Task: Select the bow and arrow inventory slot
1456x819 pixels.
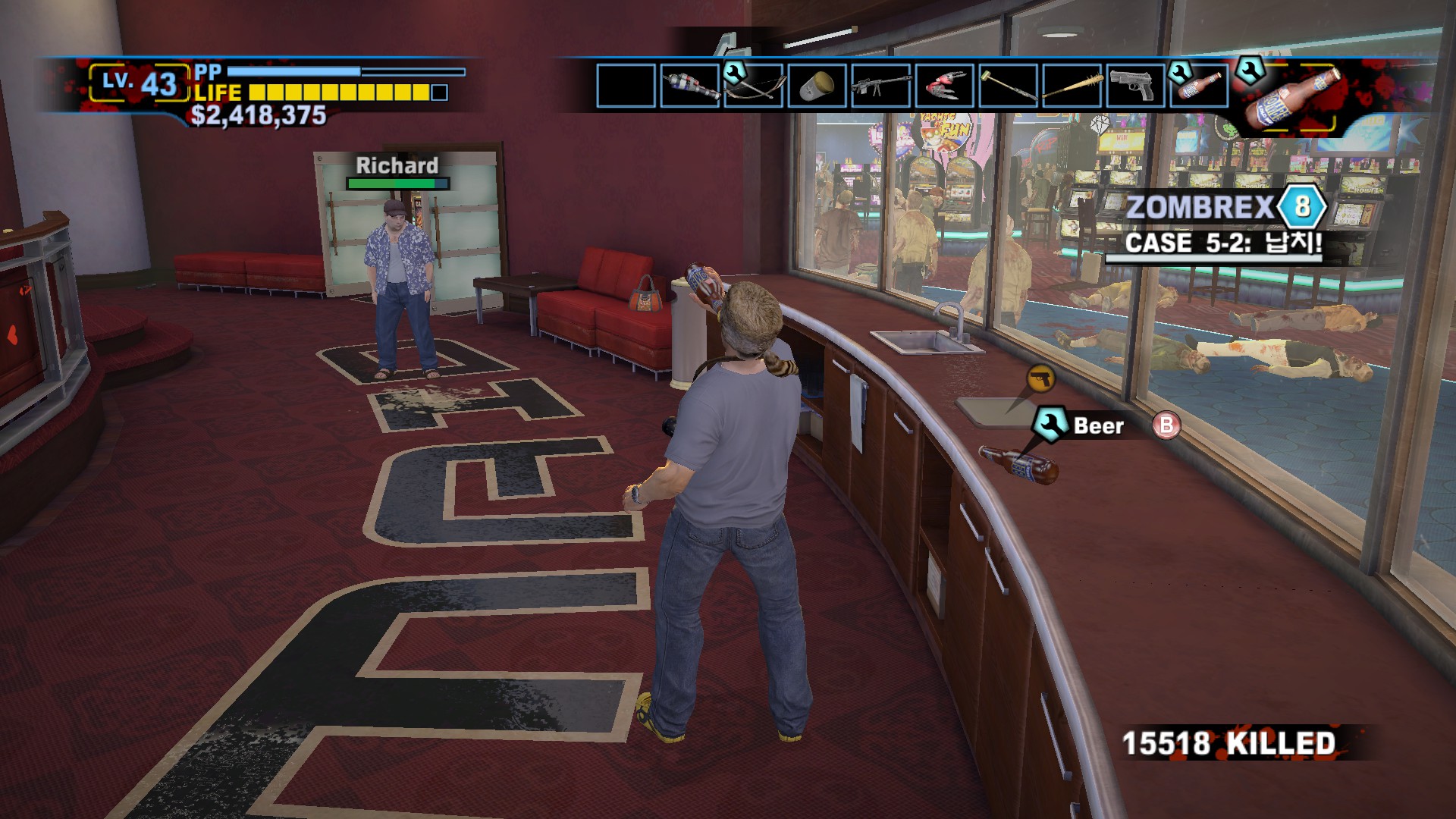Action: (754, 86)
